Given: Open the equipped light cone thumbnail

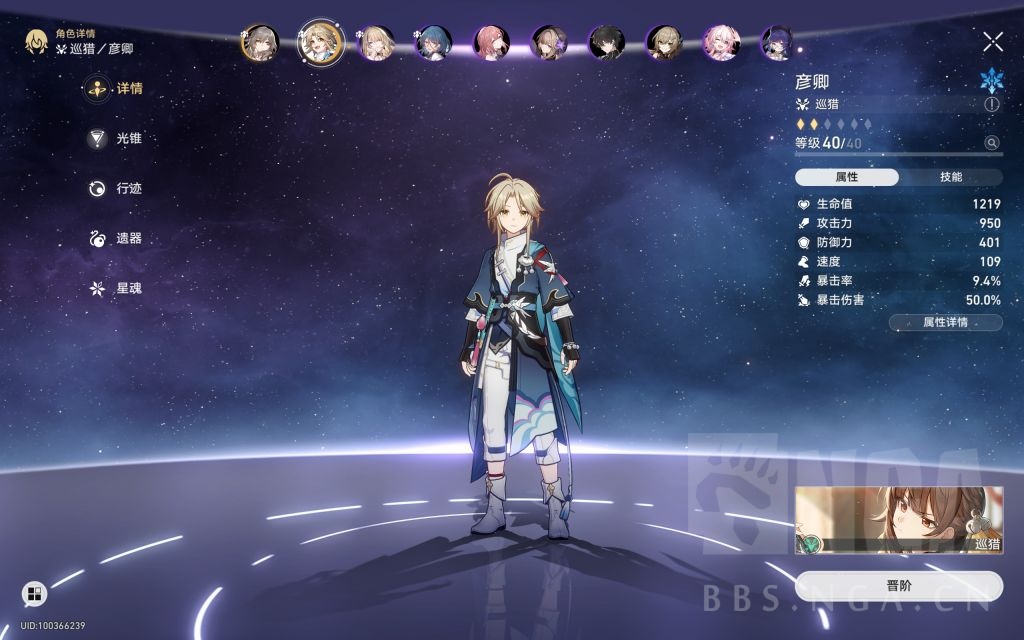Looking at the screenshot, I should 898,520.
